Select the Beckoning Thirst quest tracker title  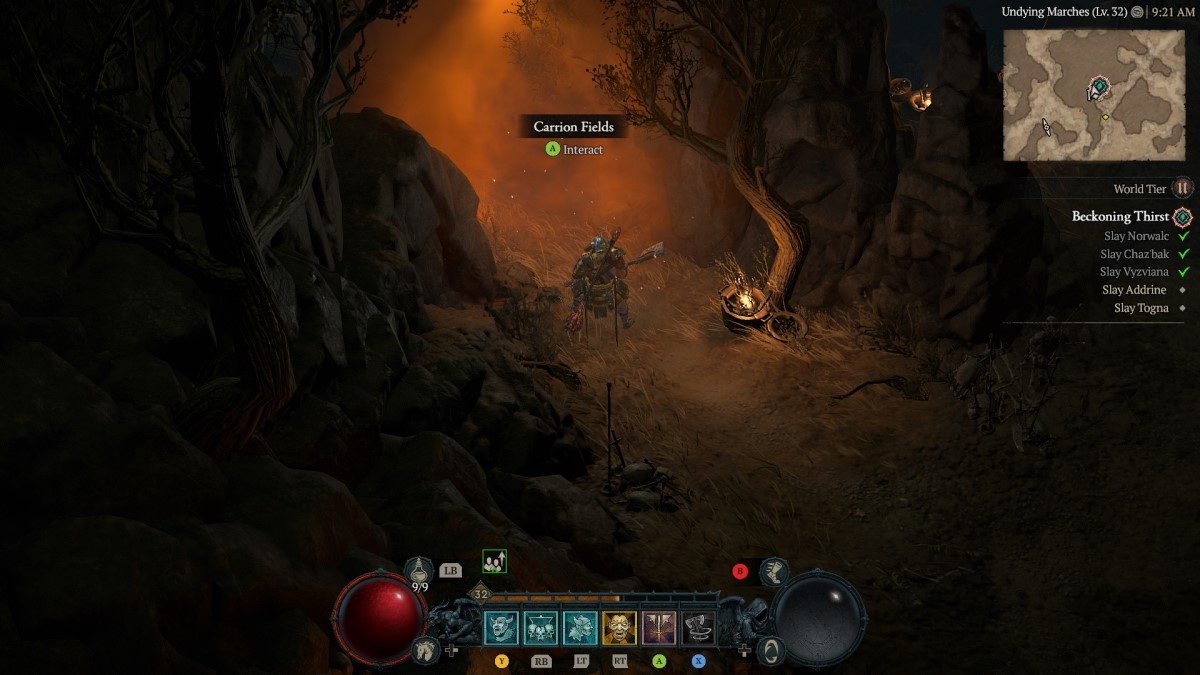tap(1119, 216)
